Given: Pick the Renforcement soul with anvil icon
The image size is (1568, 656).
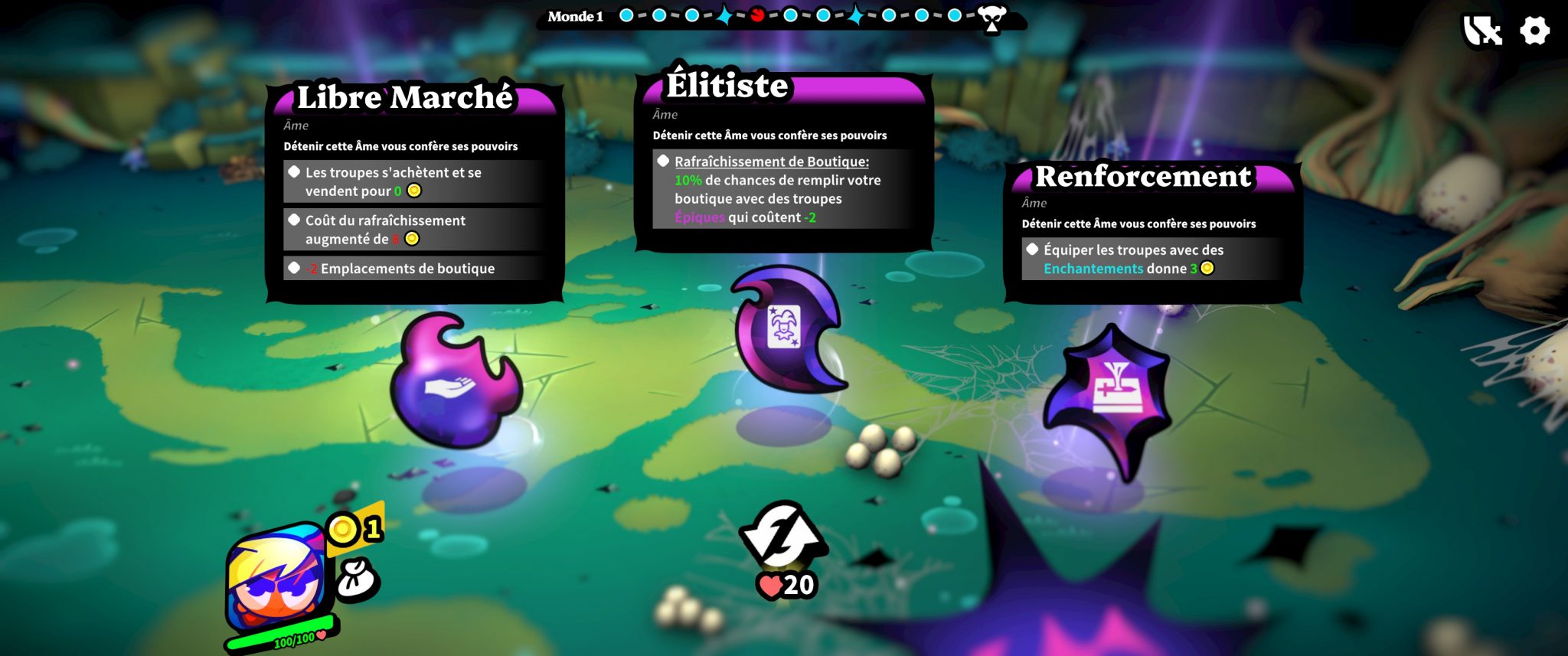Looking at the screenshot, I should (x=1109, y=400).
